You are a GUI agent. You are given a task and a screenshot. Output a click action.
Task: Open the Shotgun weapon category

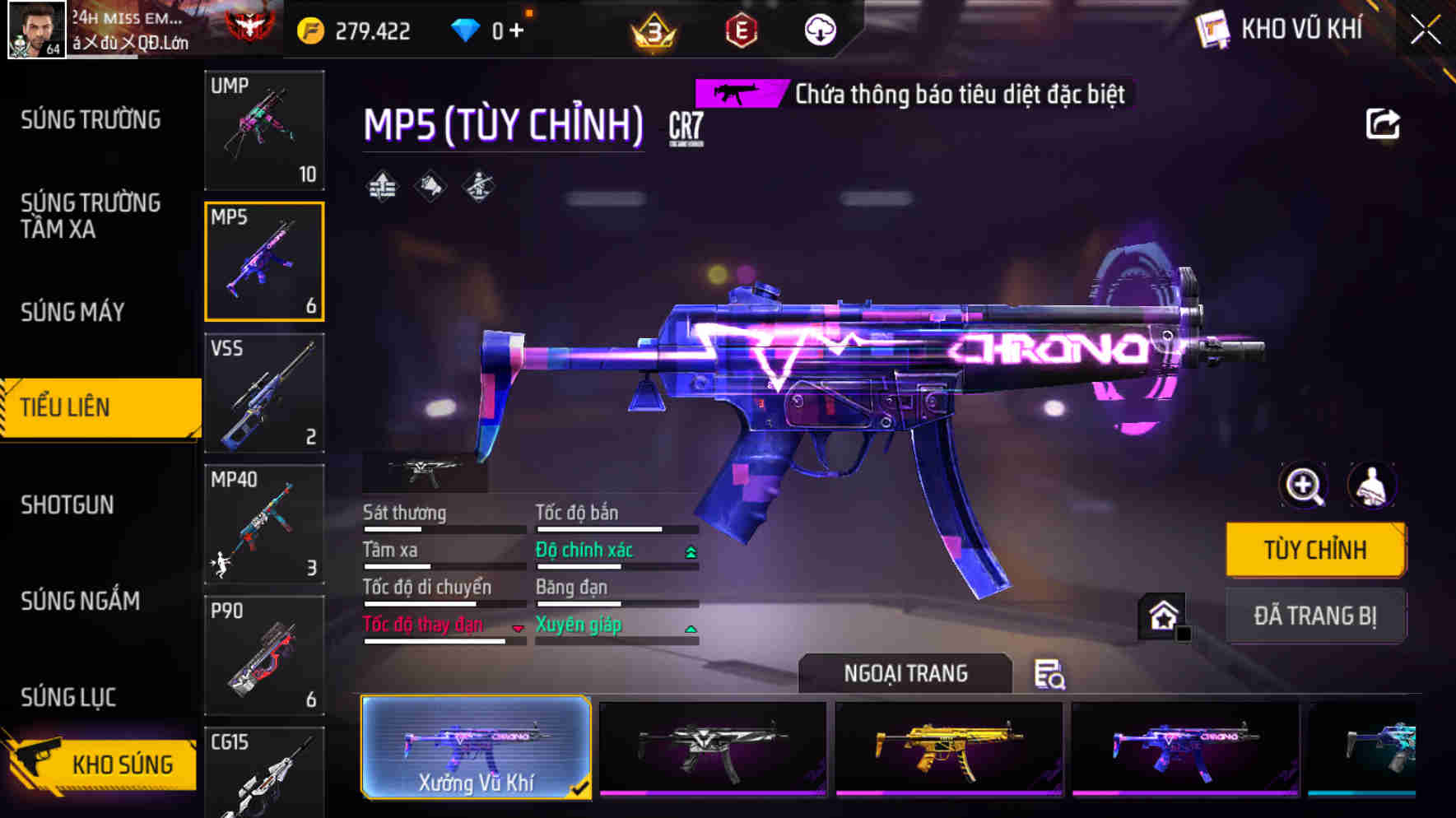pos(67,504)
